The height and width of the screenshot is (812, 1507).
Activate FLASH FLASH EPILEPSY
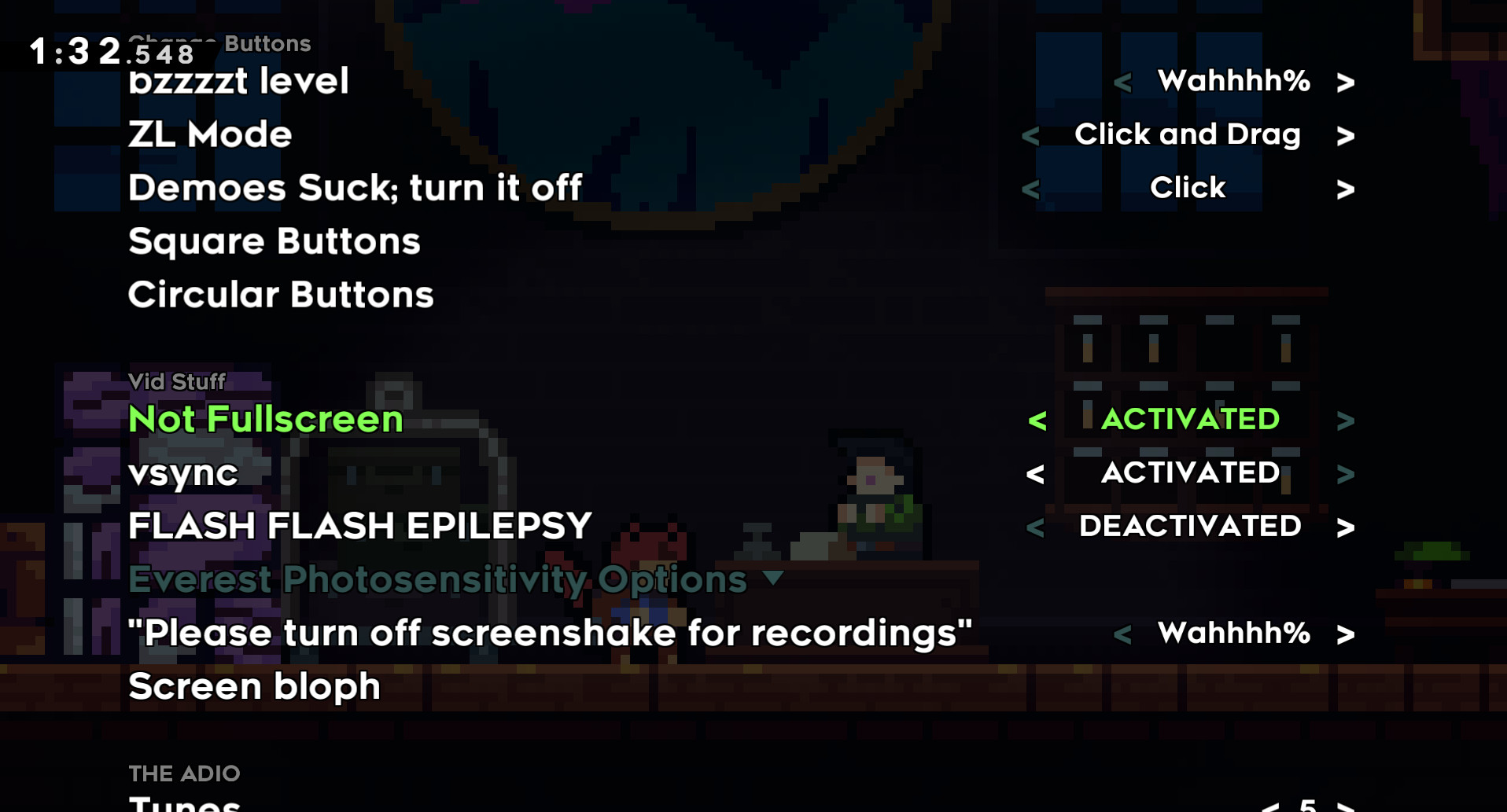pos(1347,527)
